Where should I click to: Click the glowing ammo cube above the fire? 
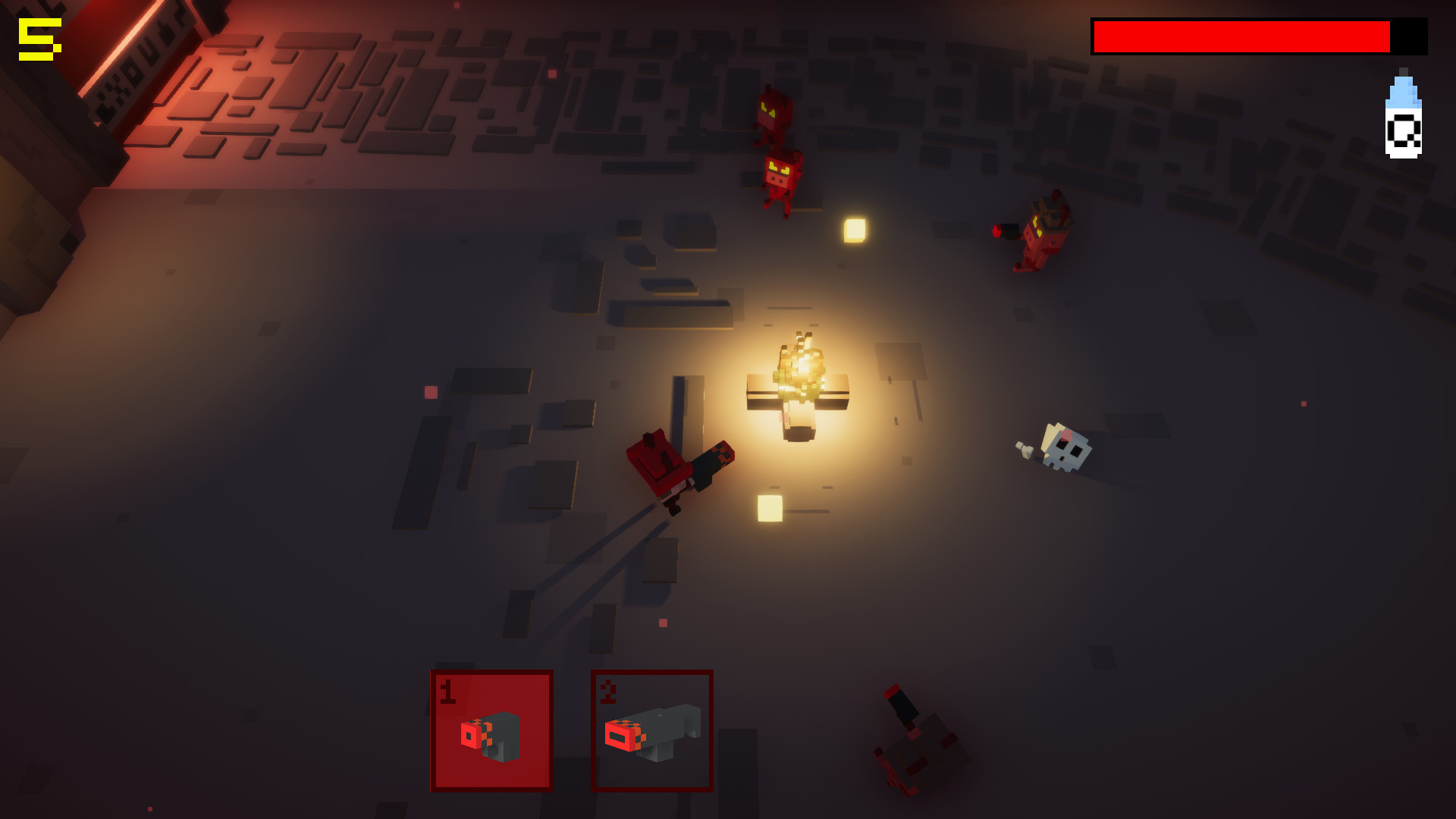coord(854,229)
